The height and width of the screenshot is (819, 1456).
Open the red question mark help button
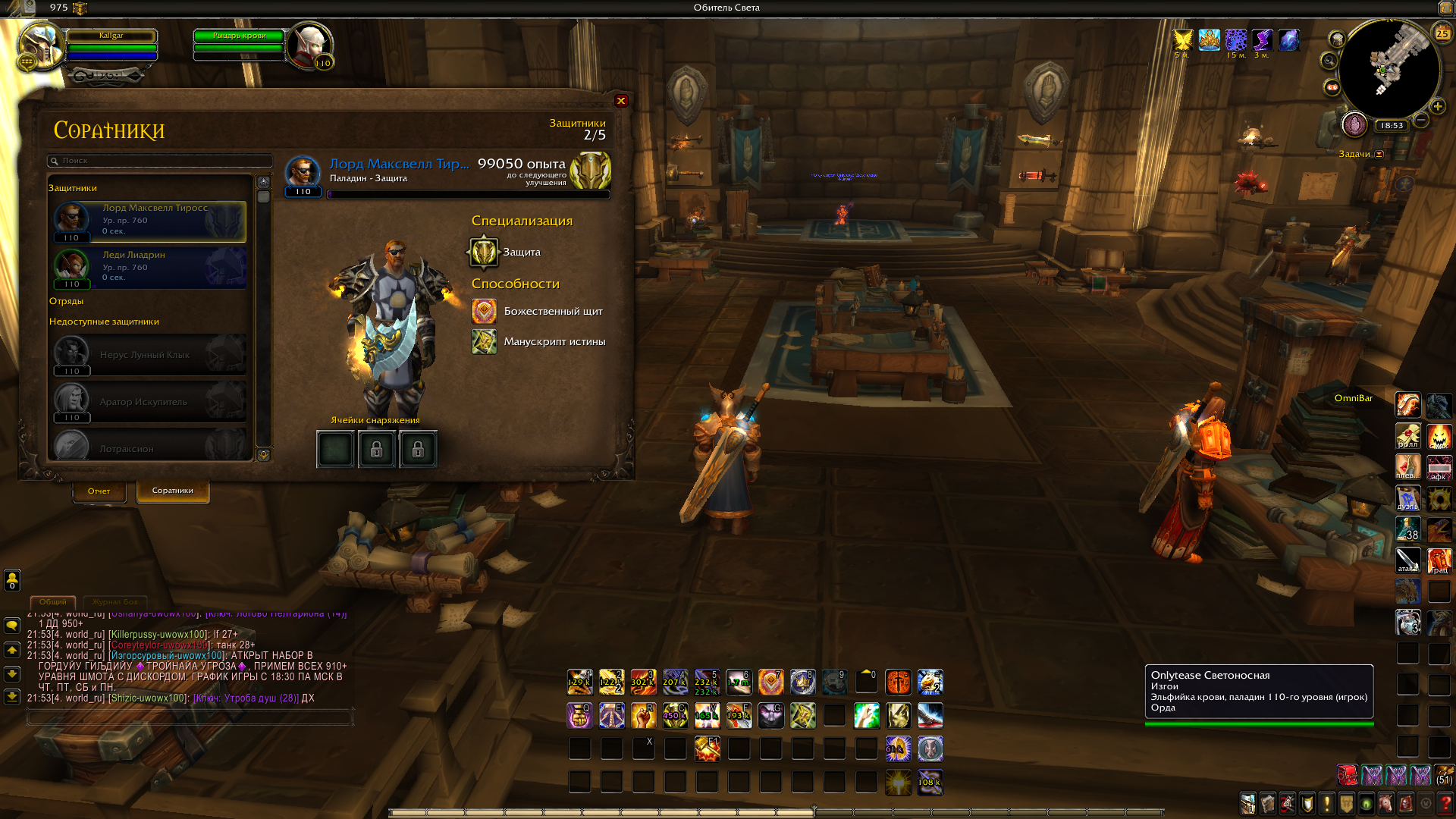1445,803
